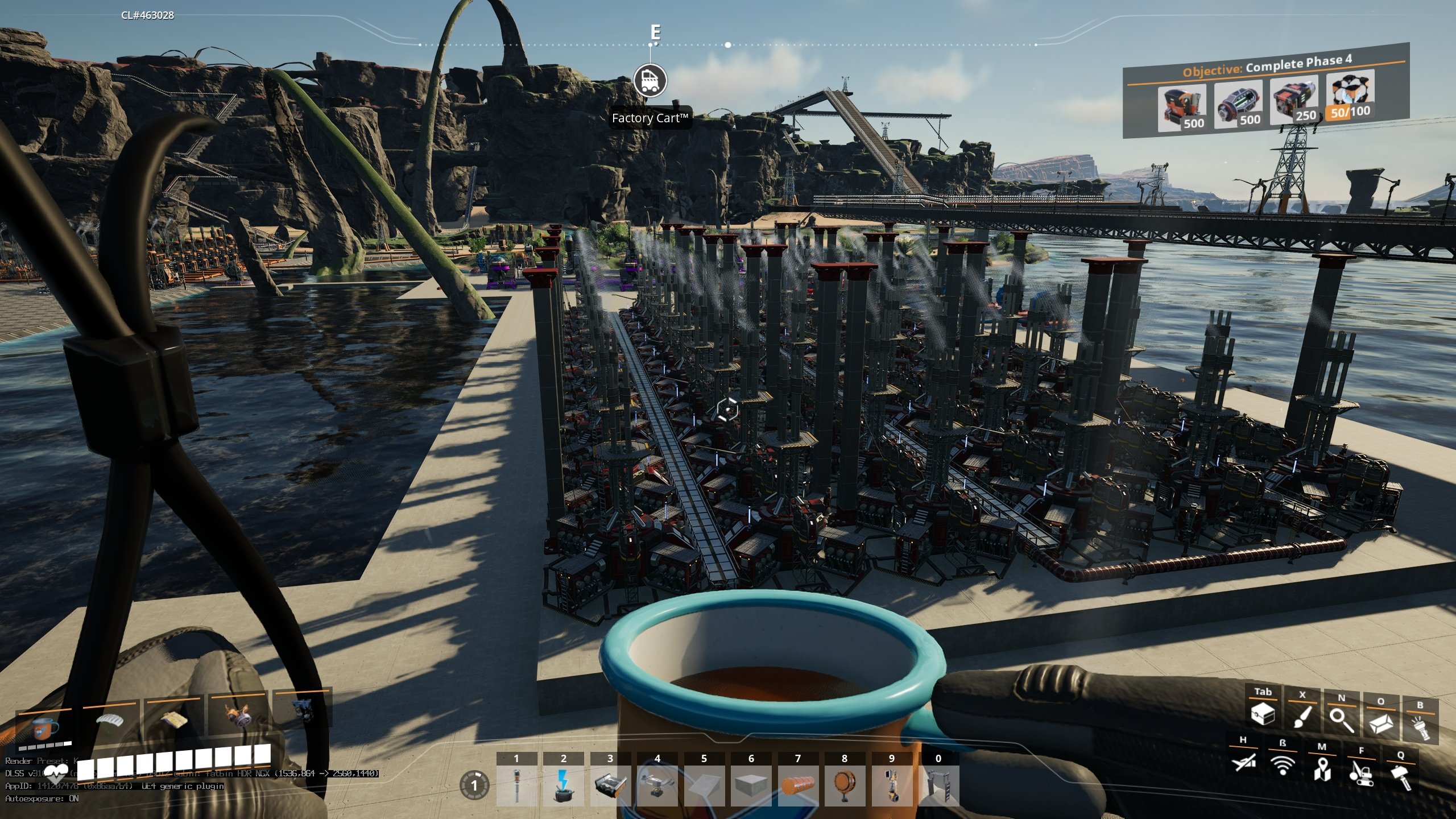Select the power pole in hotbar slot 1
Screen dimensions: 1456x819
coord(516,785)
